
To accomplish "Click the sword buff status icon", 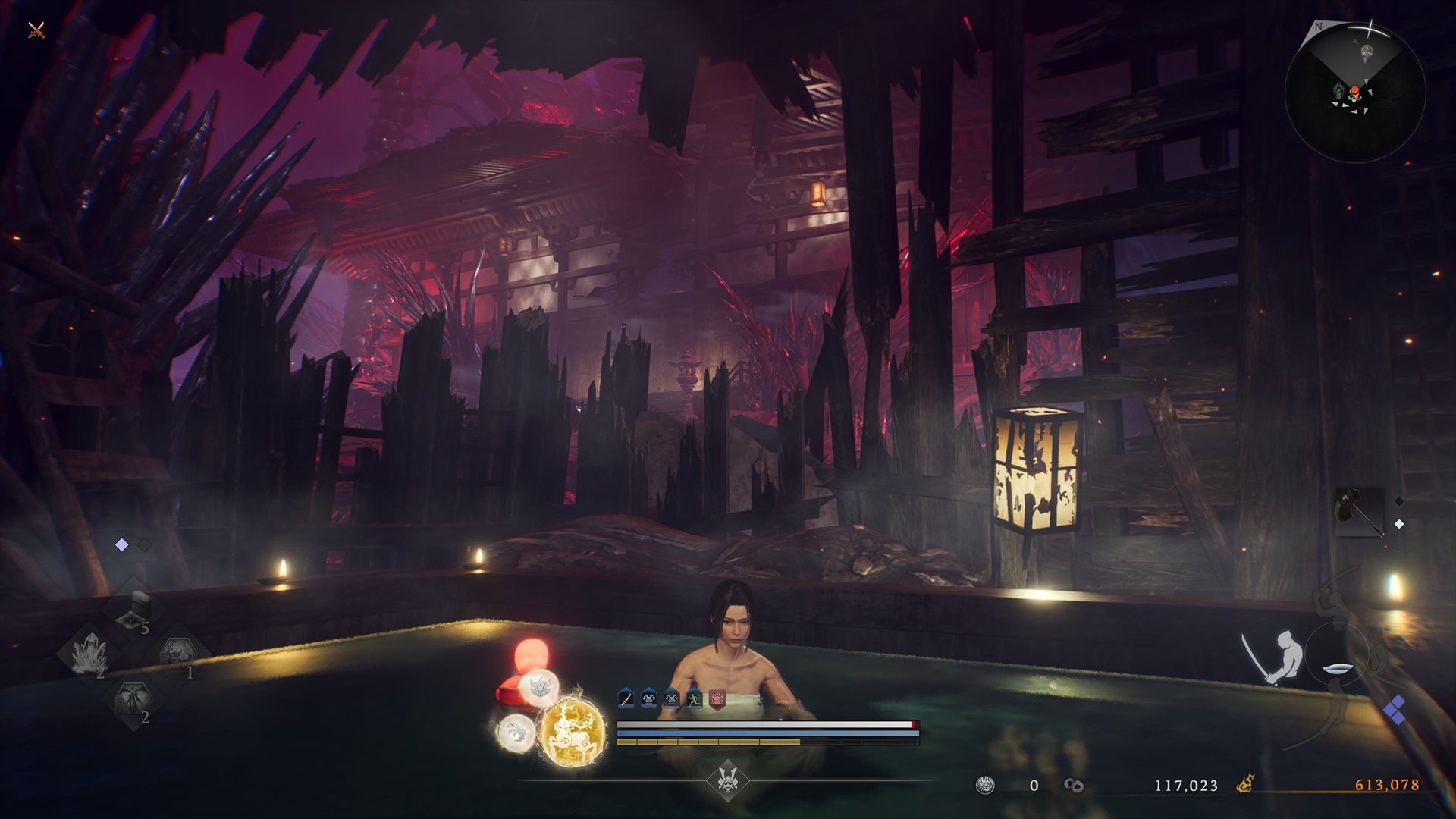I will pyautogui.click(x=626, y=698).
